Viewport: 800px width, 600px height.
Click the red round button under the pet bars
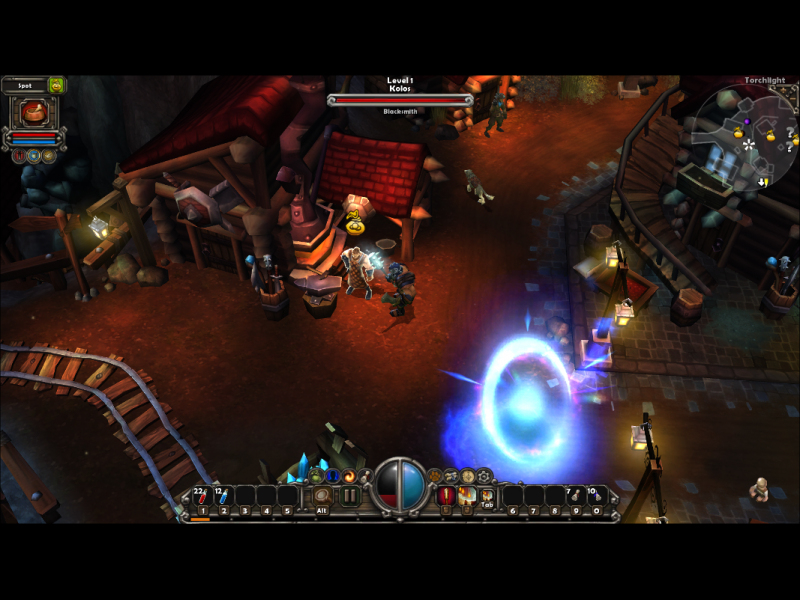point(19,156)
